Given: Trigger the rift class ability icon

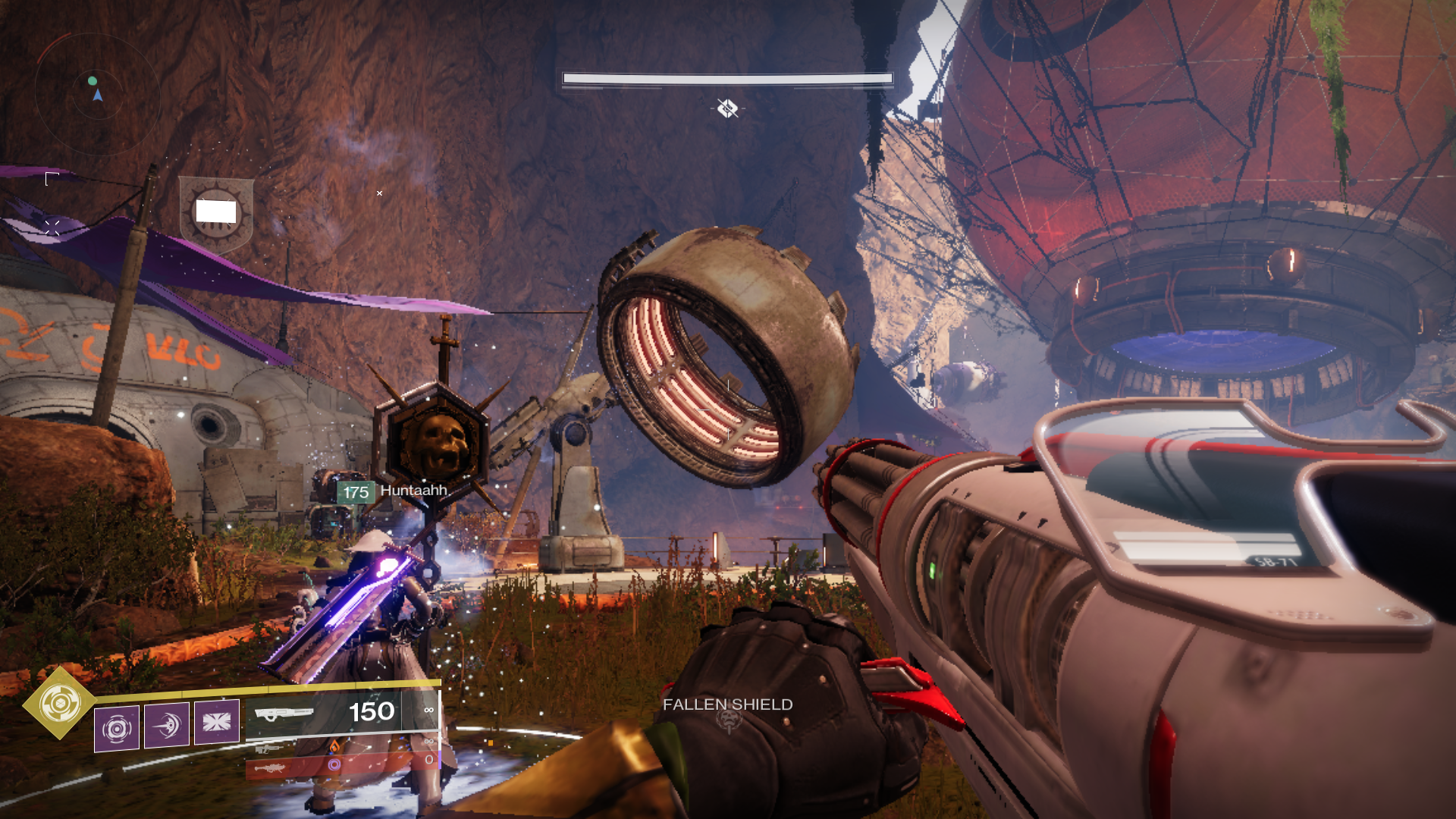Looking at the screenshot, I should [x=217, y=722].
